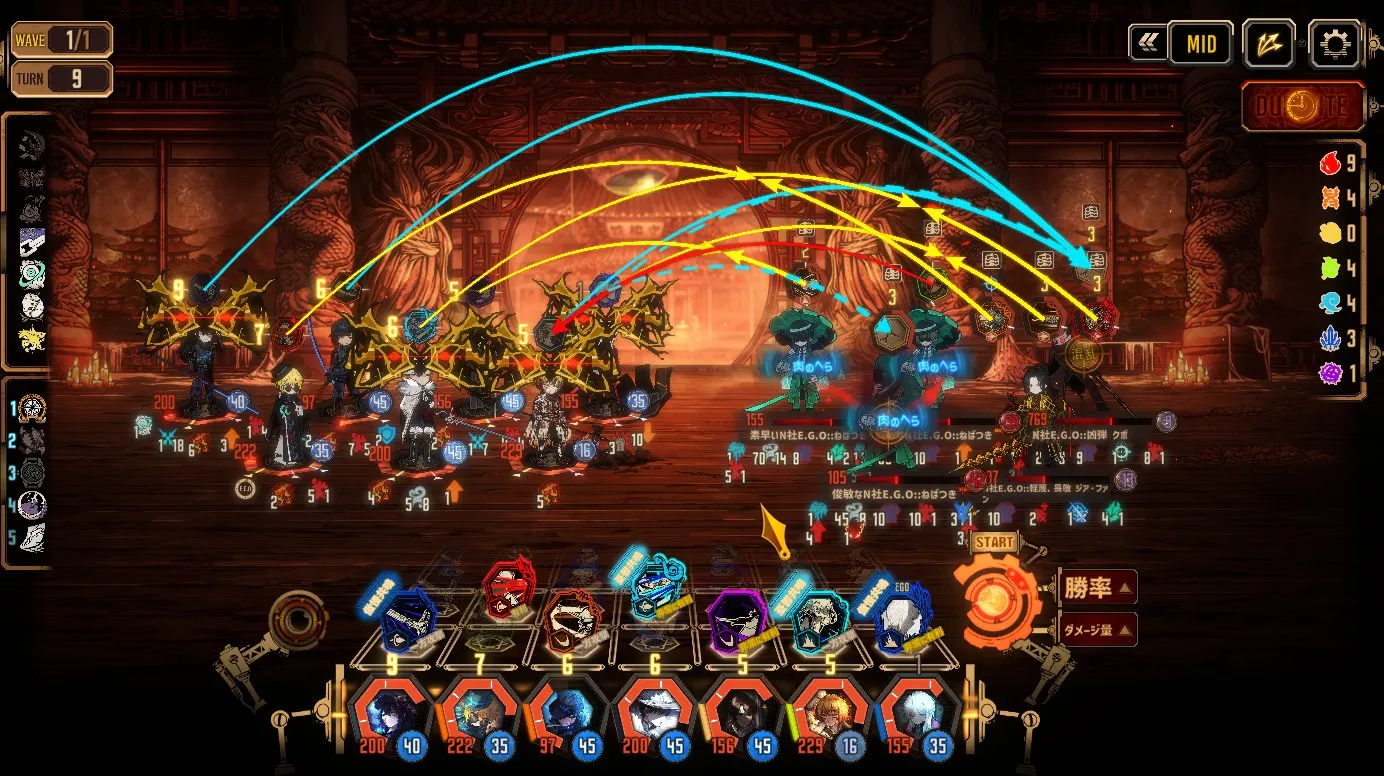The height and width of the screenshot is (776, 1384).
Task: Select the 勝率 win rate auto-select button
Action: tap(1096, 588)
